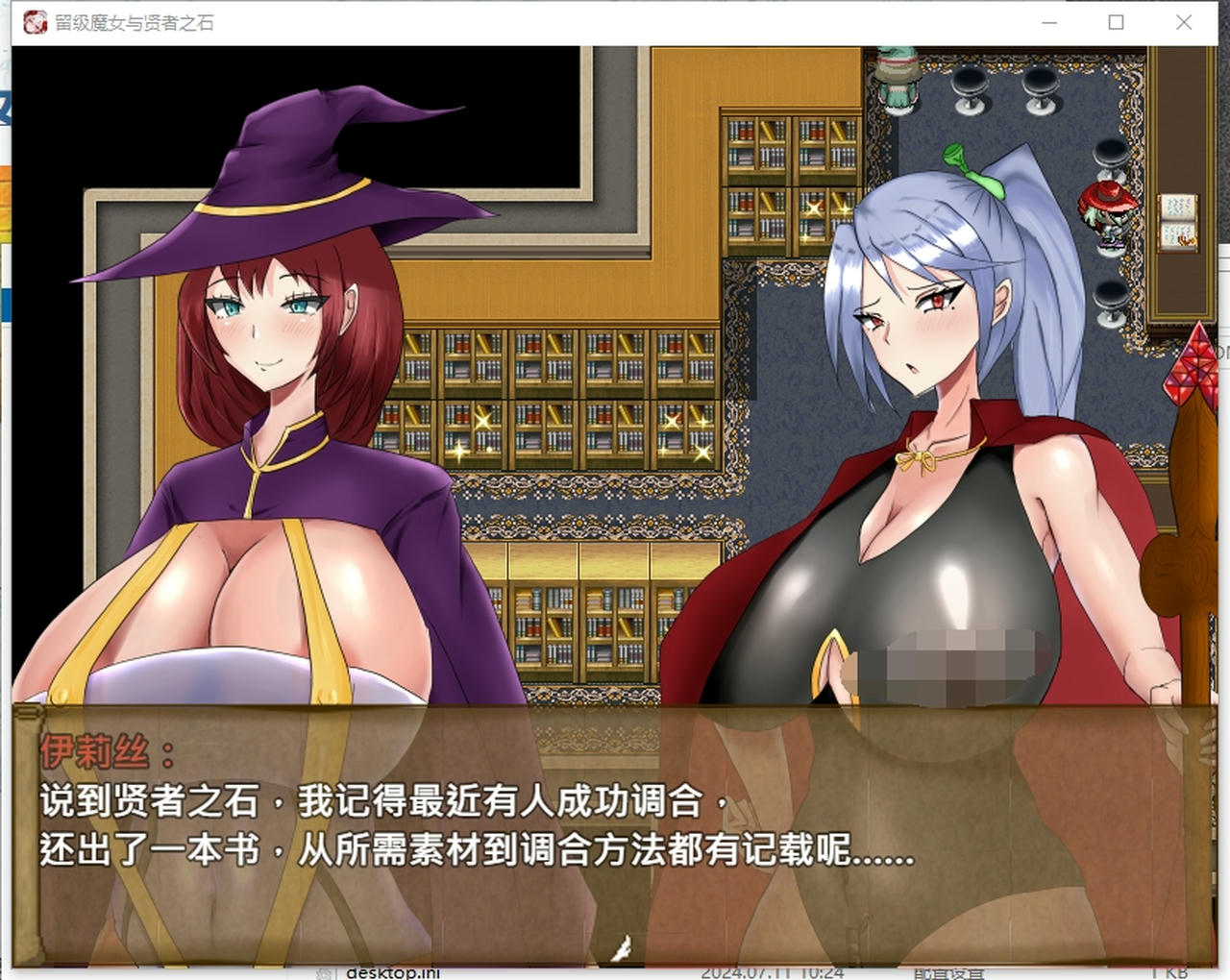Click one of the black bar stool sprites

pyautogui.click(x=970, y=91)
